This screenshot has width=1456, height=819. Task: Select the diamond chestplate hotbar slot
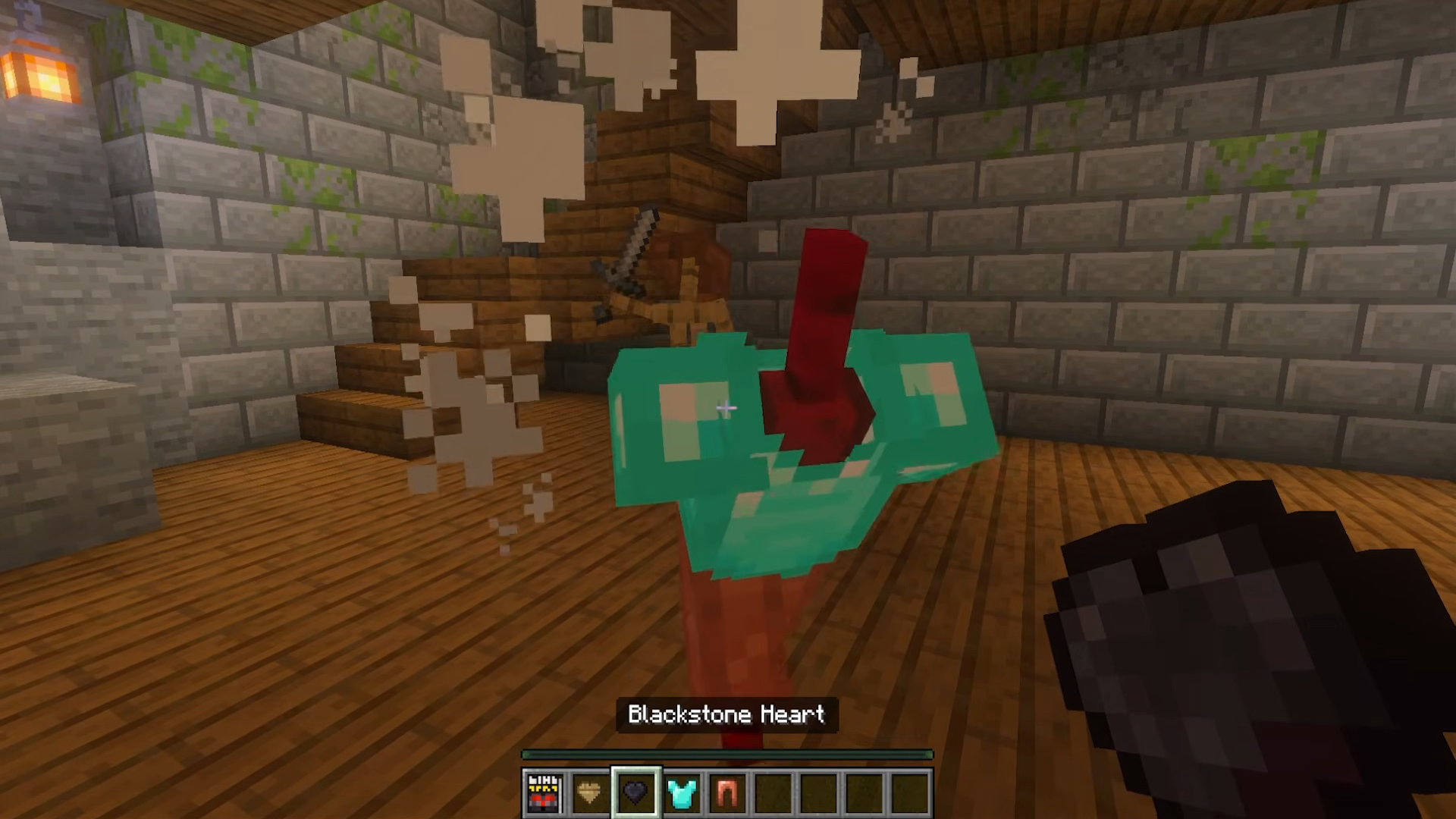click(681, 793)
